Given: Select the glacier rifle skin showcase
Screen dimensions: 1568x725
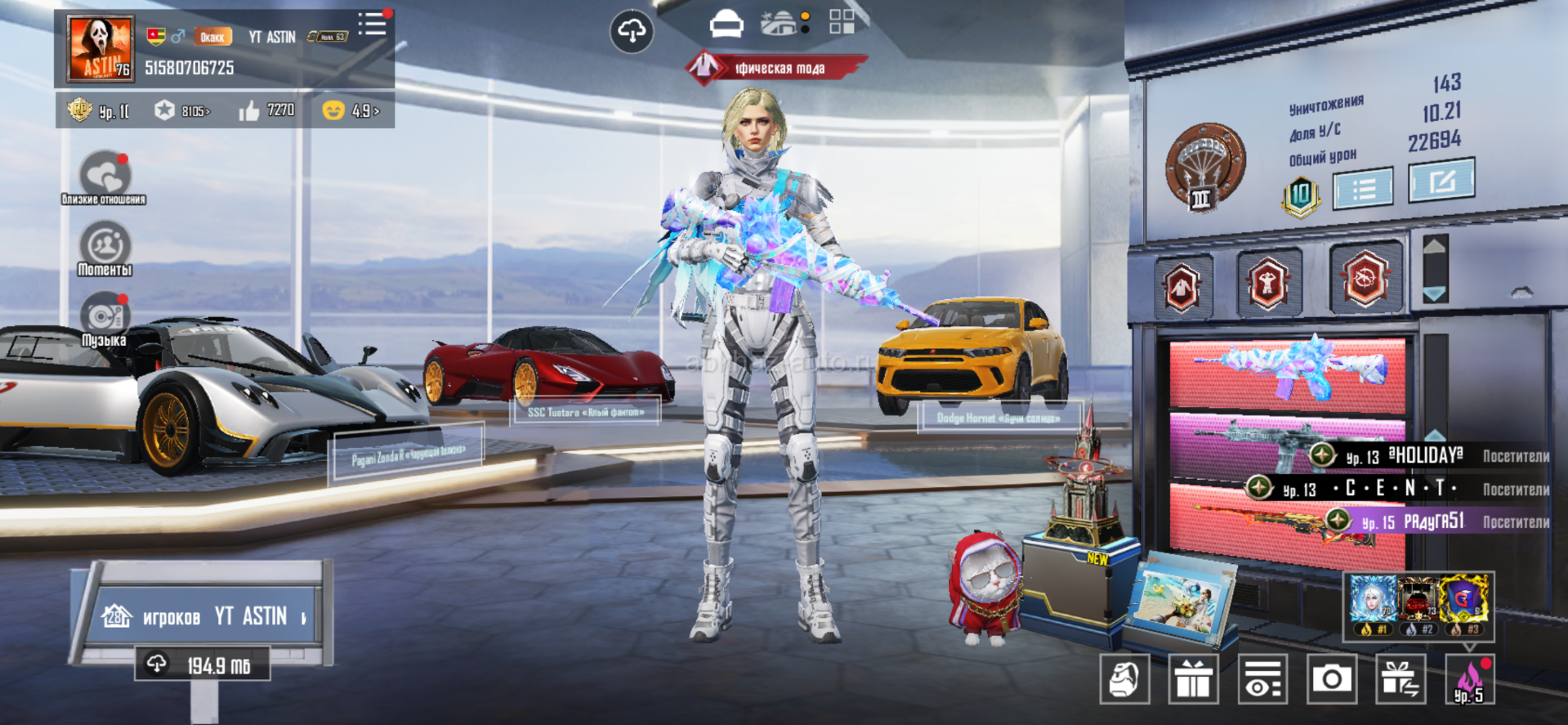Looking at the screenshot, I should [x=1287, y=373].
